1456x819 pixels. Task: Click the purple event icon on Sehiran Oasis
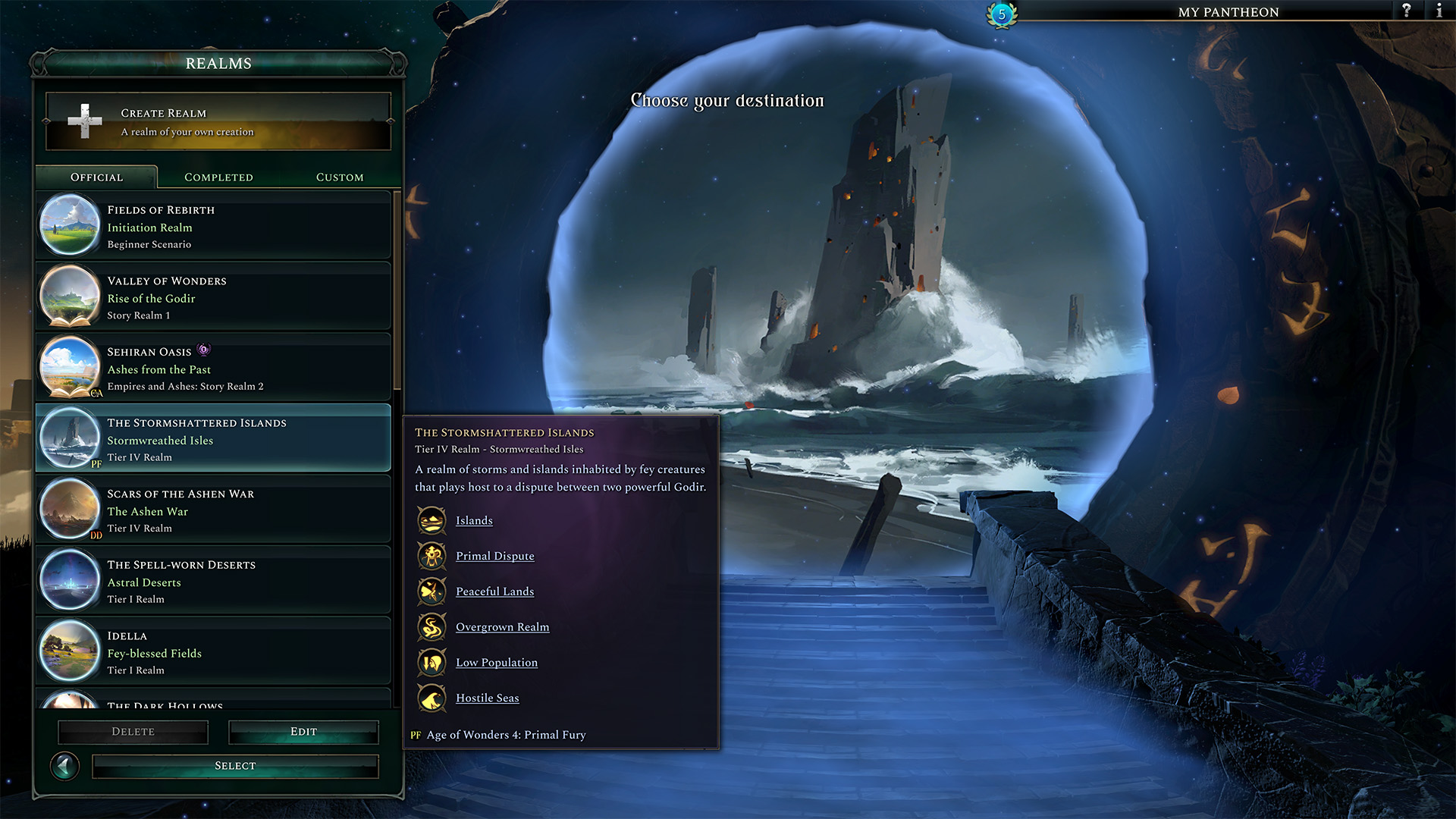(x=202, y=350)
